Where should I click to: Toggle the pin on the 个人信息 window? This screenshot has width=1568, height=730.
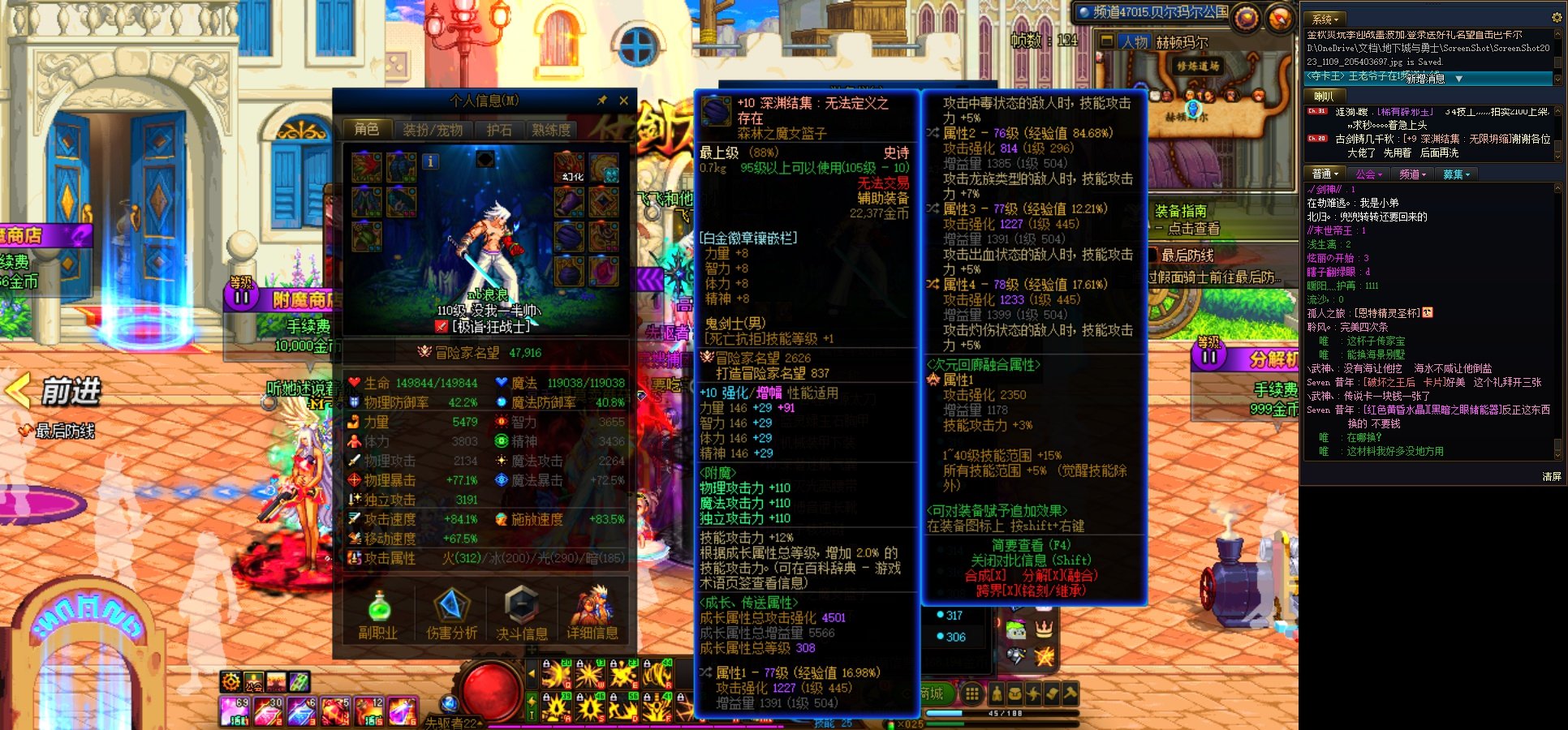[601, 101]
